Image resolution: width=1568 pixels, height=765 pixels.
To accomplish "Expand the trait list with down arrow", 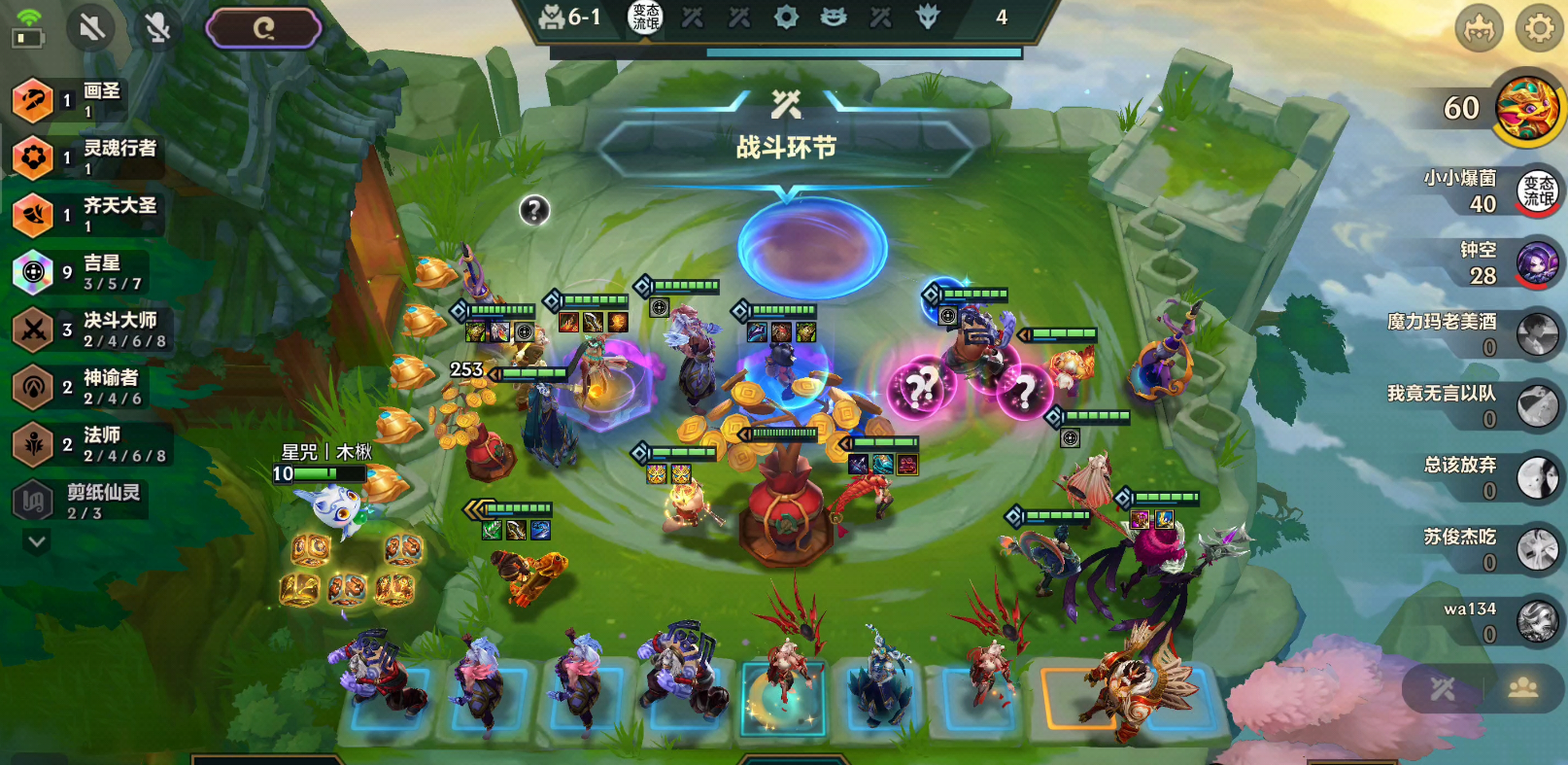I will point(37,541).
